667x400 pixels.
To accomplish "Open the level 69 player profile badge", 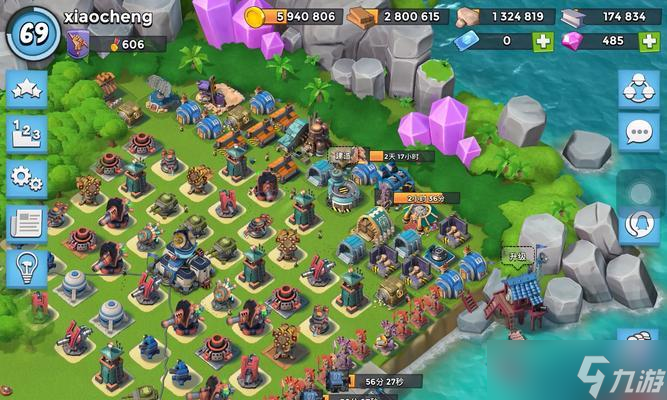I will point(30,30).
